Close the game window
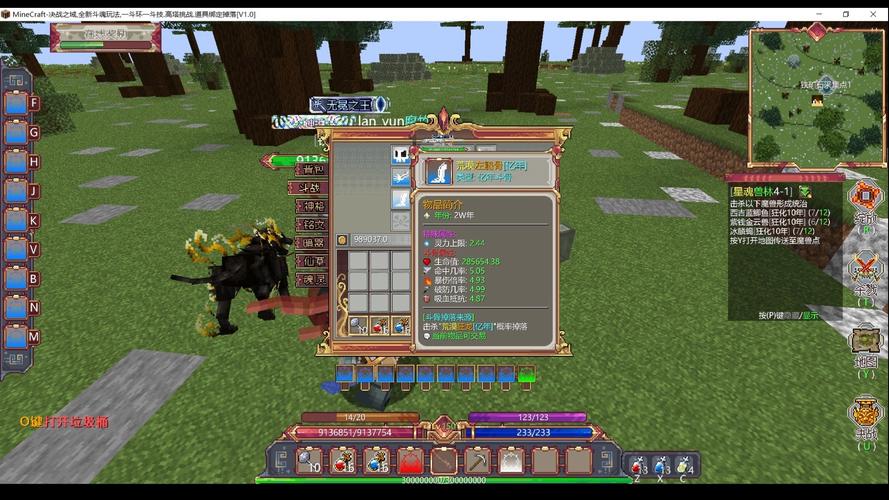This screenshot has width=889, height=500. coord(872,14)
